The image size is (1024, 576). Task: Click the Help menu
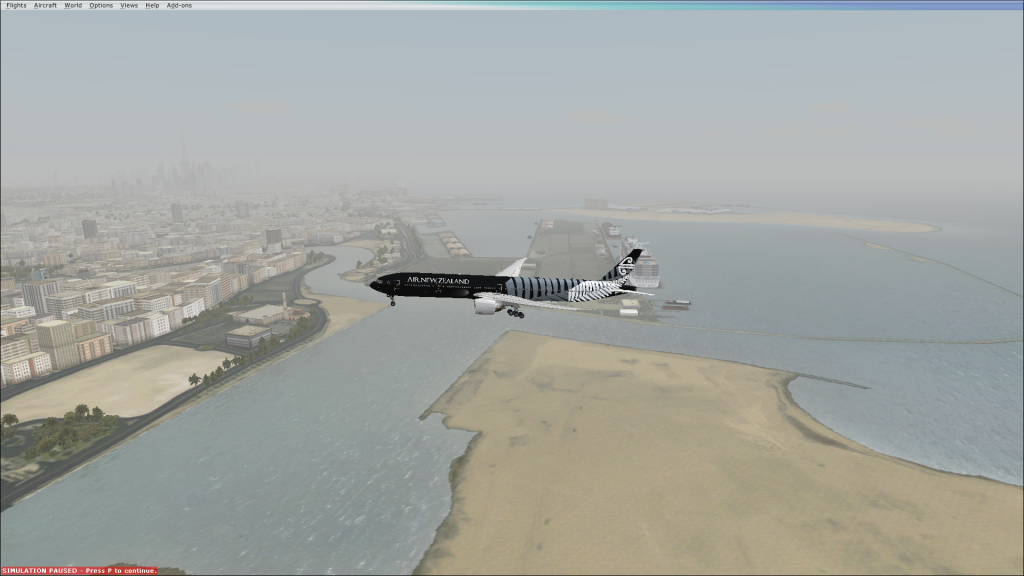152,5
